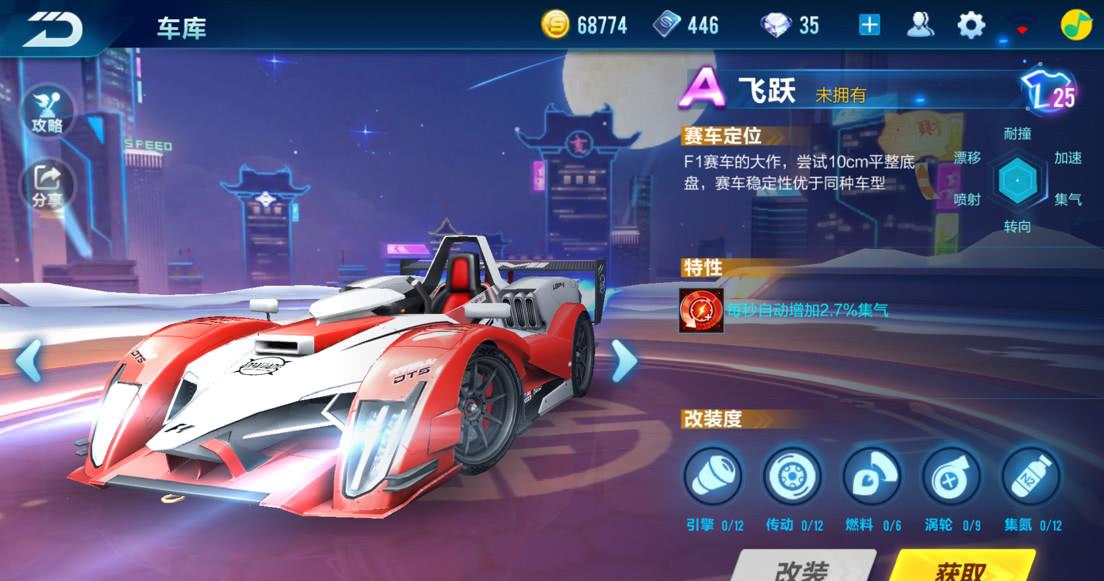Go back using the top-left arrow
The height and width of the screenshot is (581, 1104).
(x=54, y=27)
